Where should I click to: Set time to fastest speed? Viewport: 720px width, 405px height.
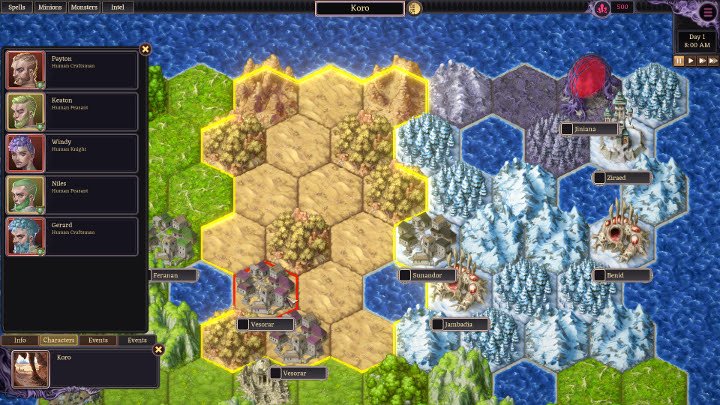pos(713,60)
